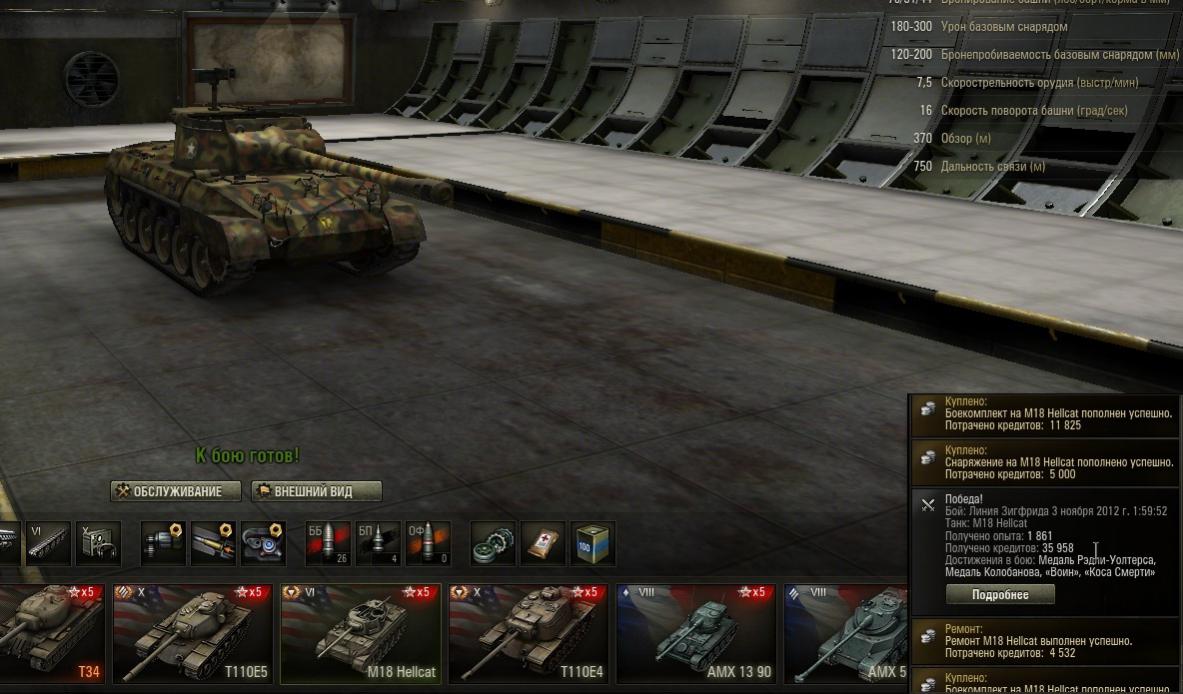Choose the T110E5 tank from carousel
Image resolution: width=1183 pixels, height=694 pixels.
point(191,633)
